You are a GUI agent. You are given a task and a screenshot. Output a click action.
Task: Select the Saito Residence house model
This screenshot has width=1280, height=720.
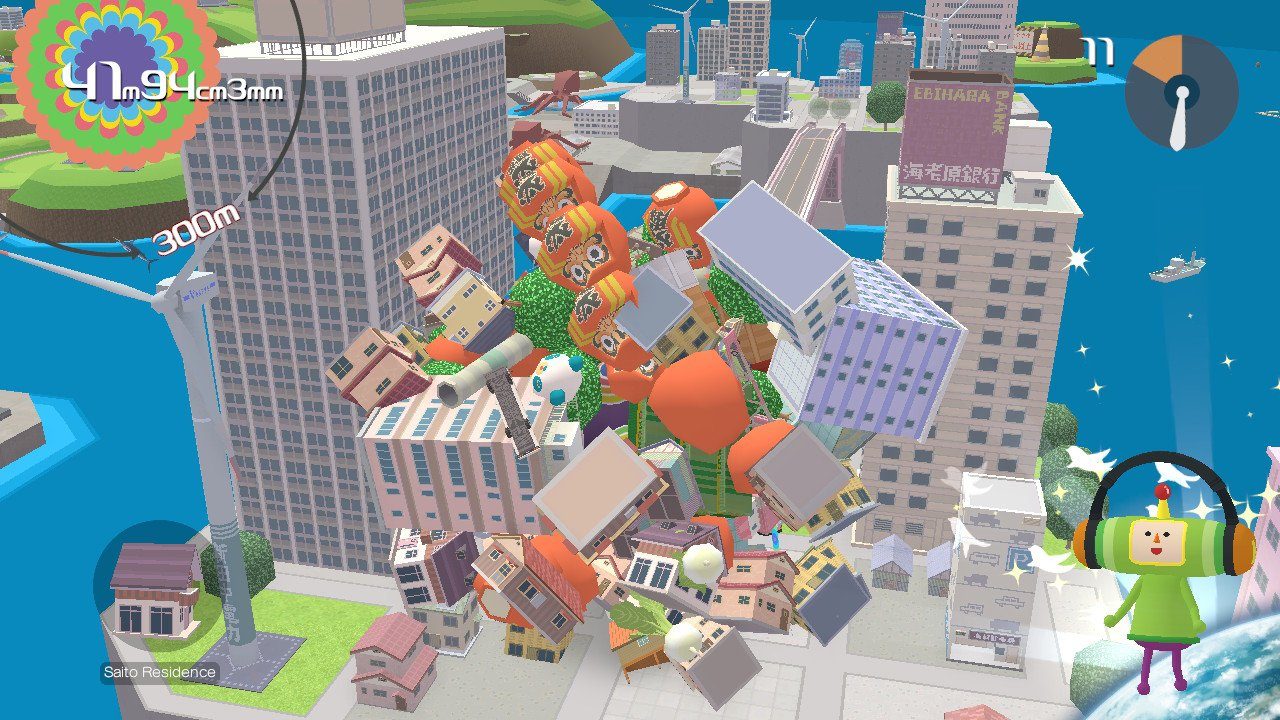tap(150, 590)
